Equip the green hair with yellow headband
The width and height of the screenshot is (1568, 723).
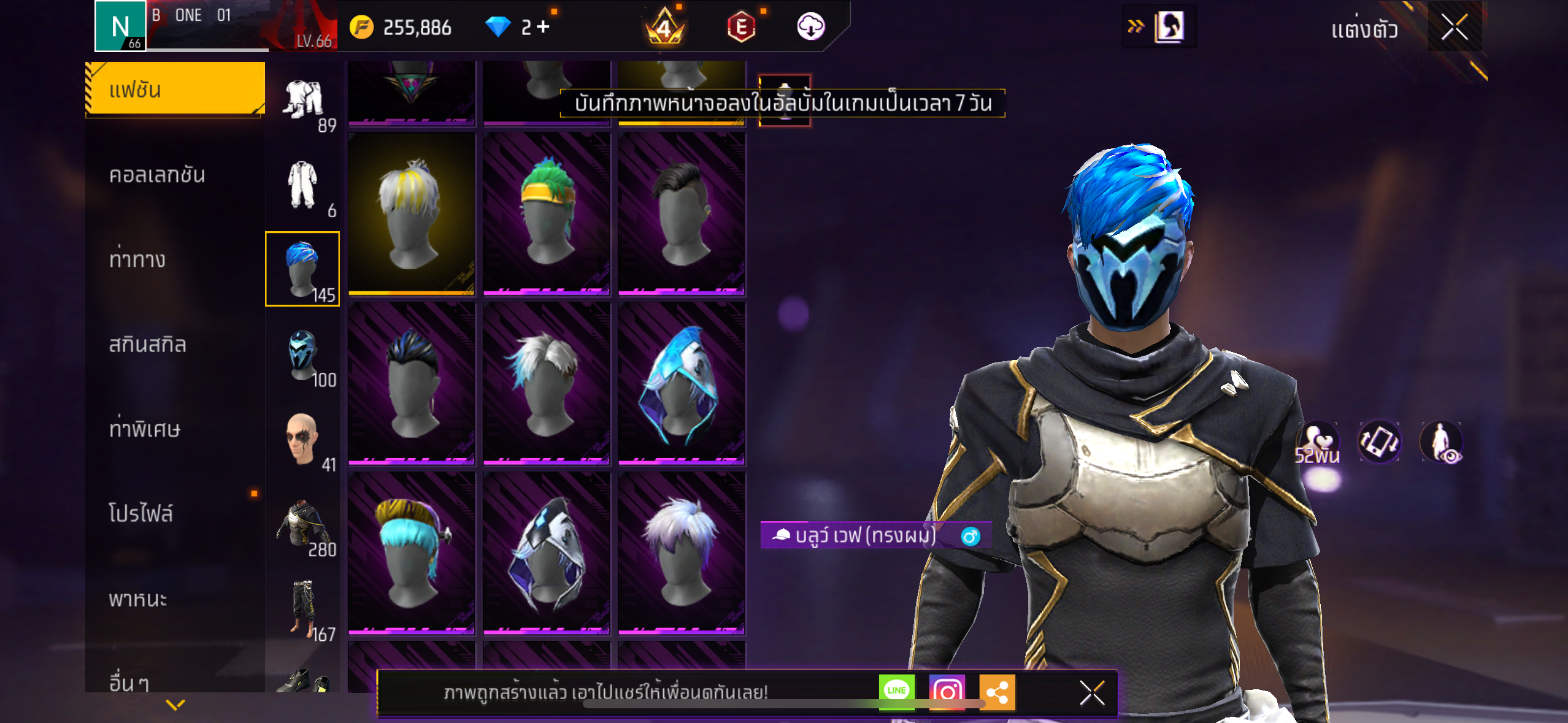pyautogui.click(x=547, y=214)
